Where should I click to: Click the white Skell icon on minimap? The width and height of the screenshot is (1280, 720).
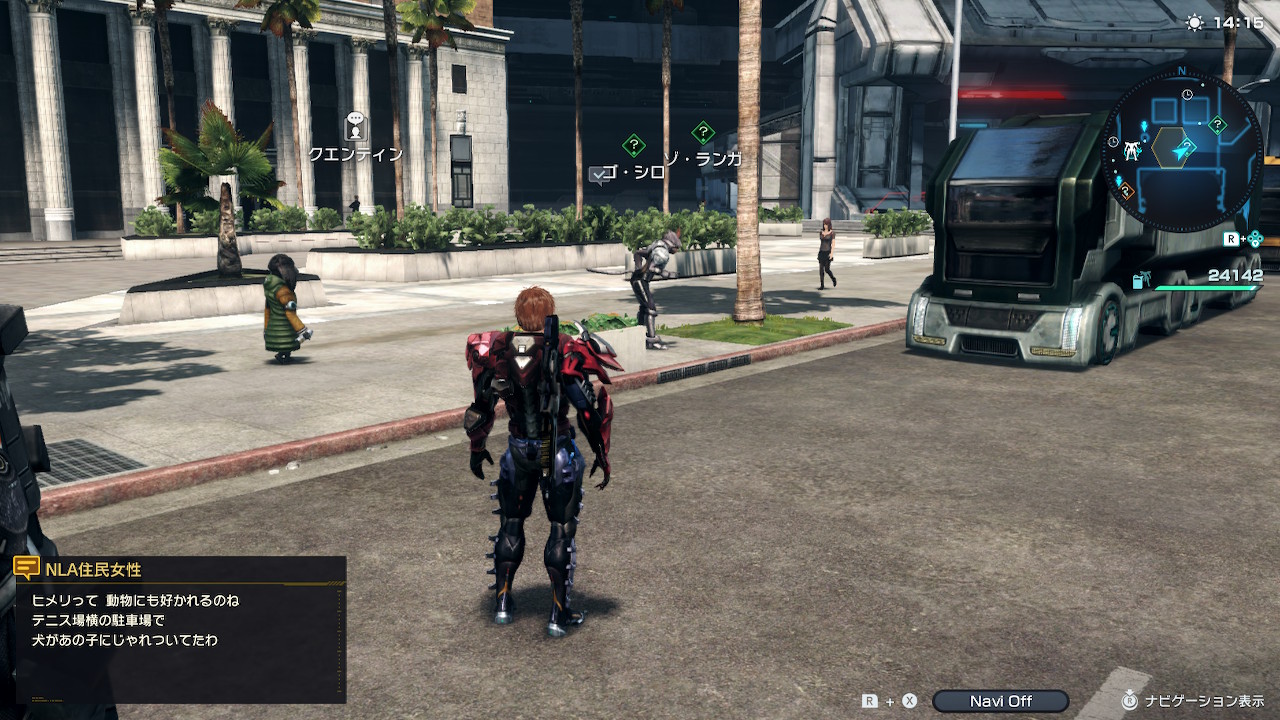click(x=1132, y=151)
